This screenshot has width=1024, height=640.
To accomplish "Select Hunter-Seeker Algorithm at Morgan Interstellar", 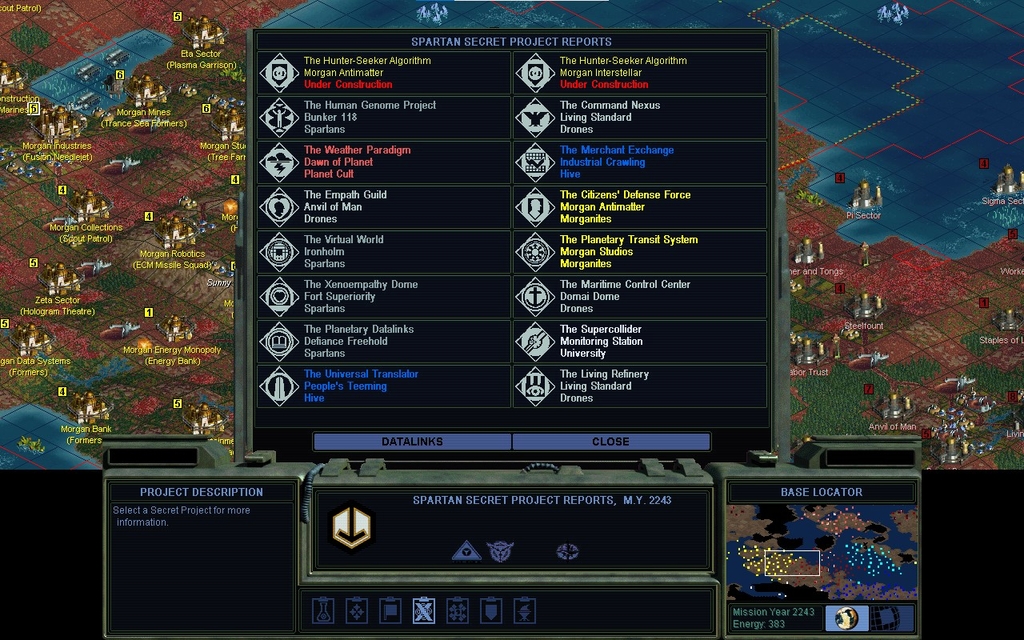I will [640, 73].
